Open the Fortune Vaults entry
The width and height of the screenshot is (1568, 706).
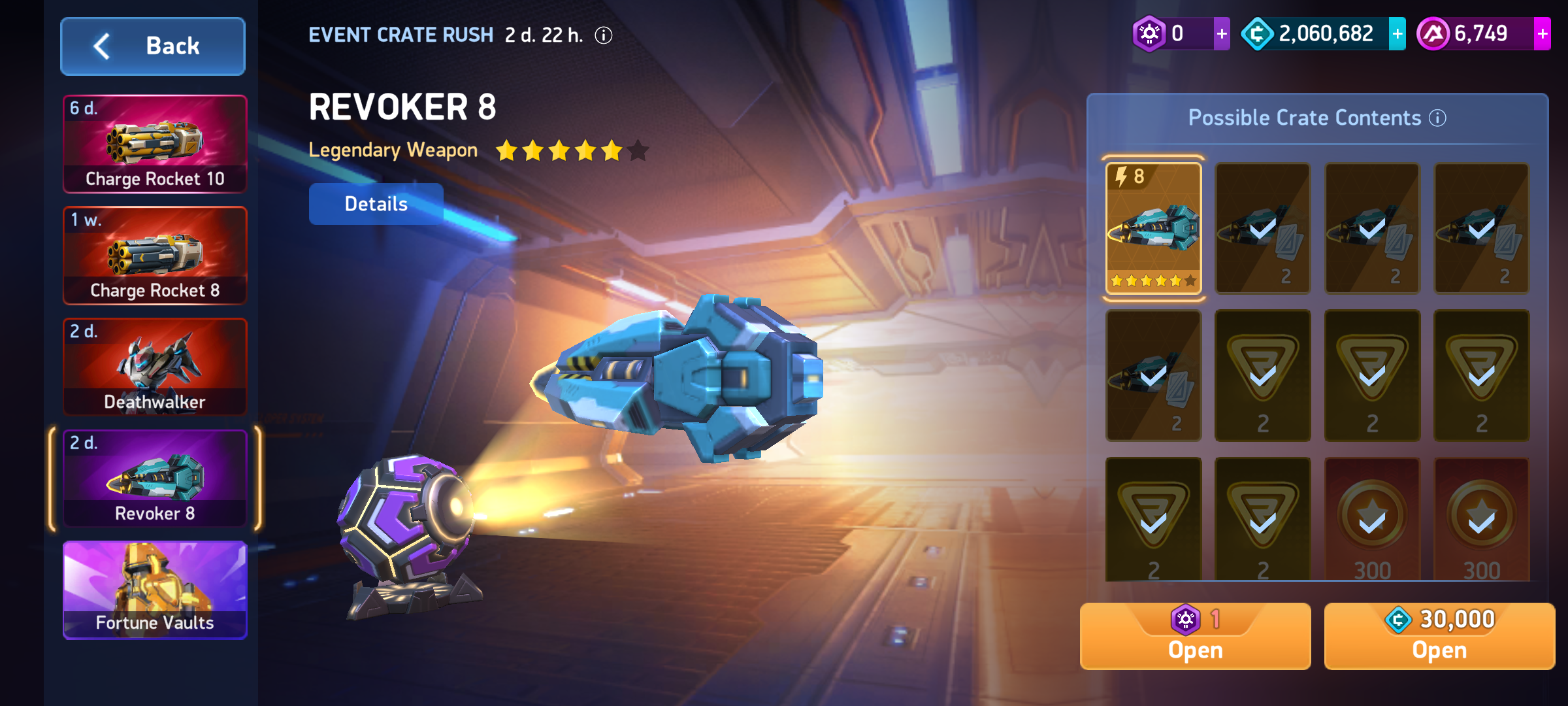click(155, 590)
